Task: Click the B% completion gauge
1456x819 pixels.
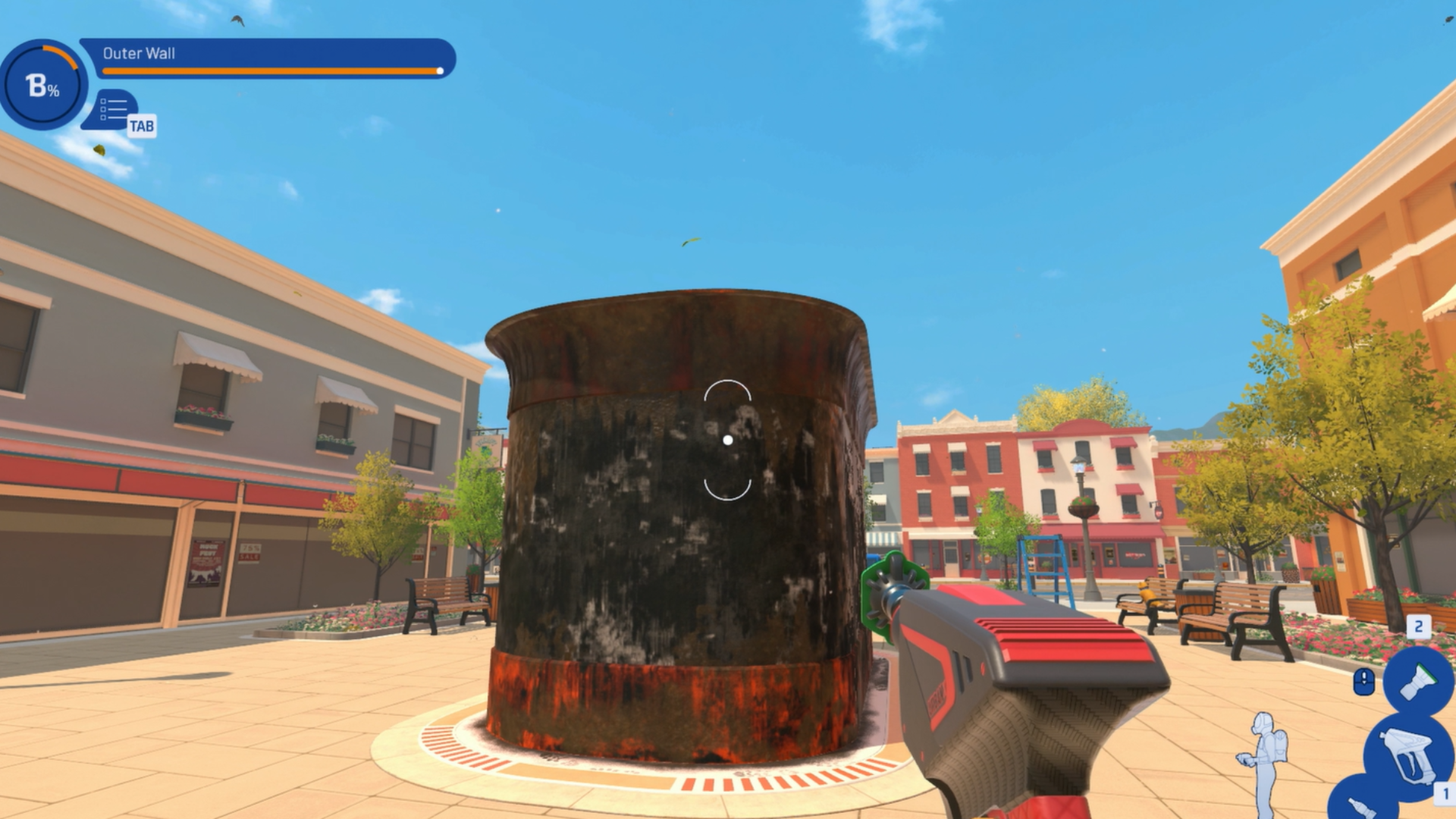Action: coord(42,85)
